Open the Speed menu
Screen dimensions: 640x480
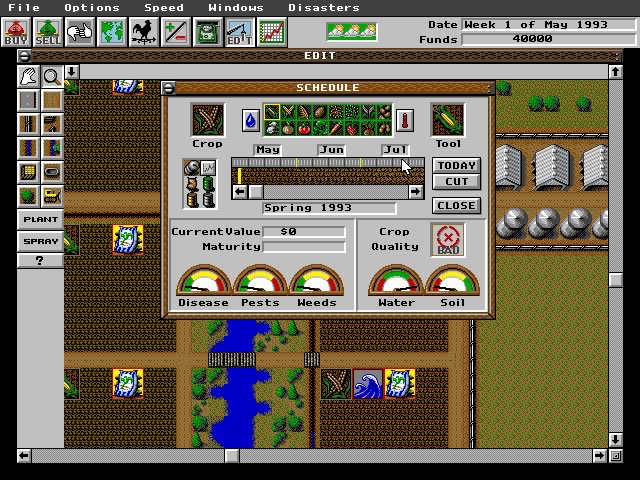tap(164, 8)
